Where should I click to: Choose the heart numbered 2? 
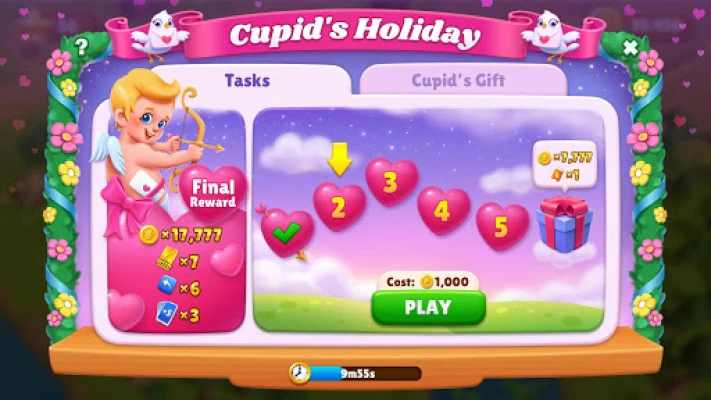coord(339,207)
